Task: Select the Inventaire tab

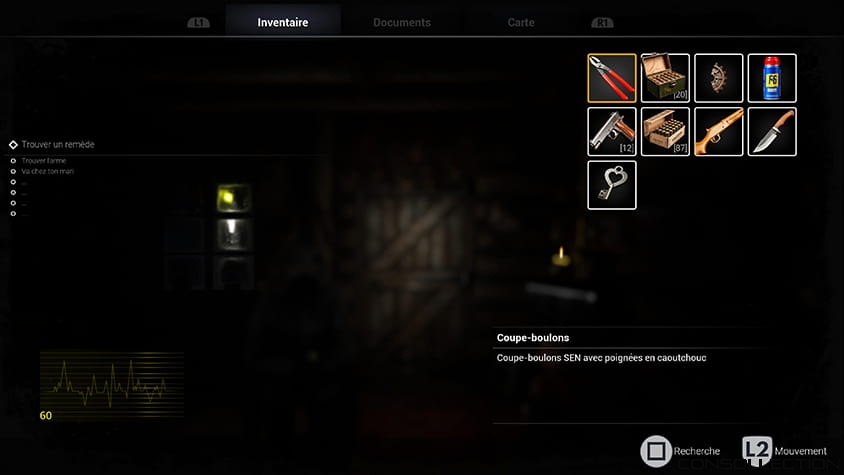Action: 283,22
